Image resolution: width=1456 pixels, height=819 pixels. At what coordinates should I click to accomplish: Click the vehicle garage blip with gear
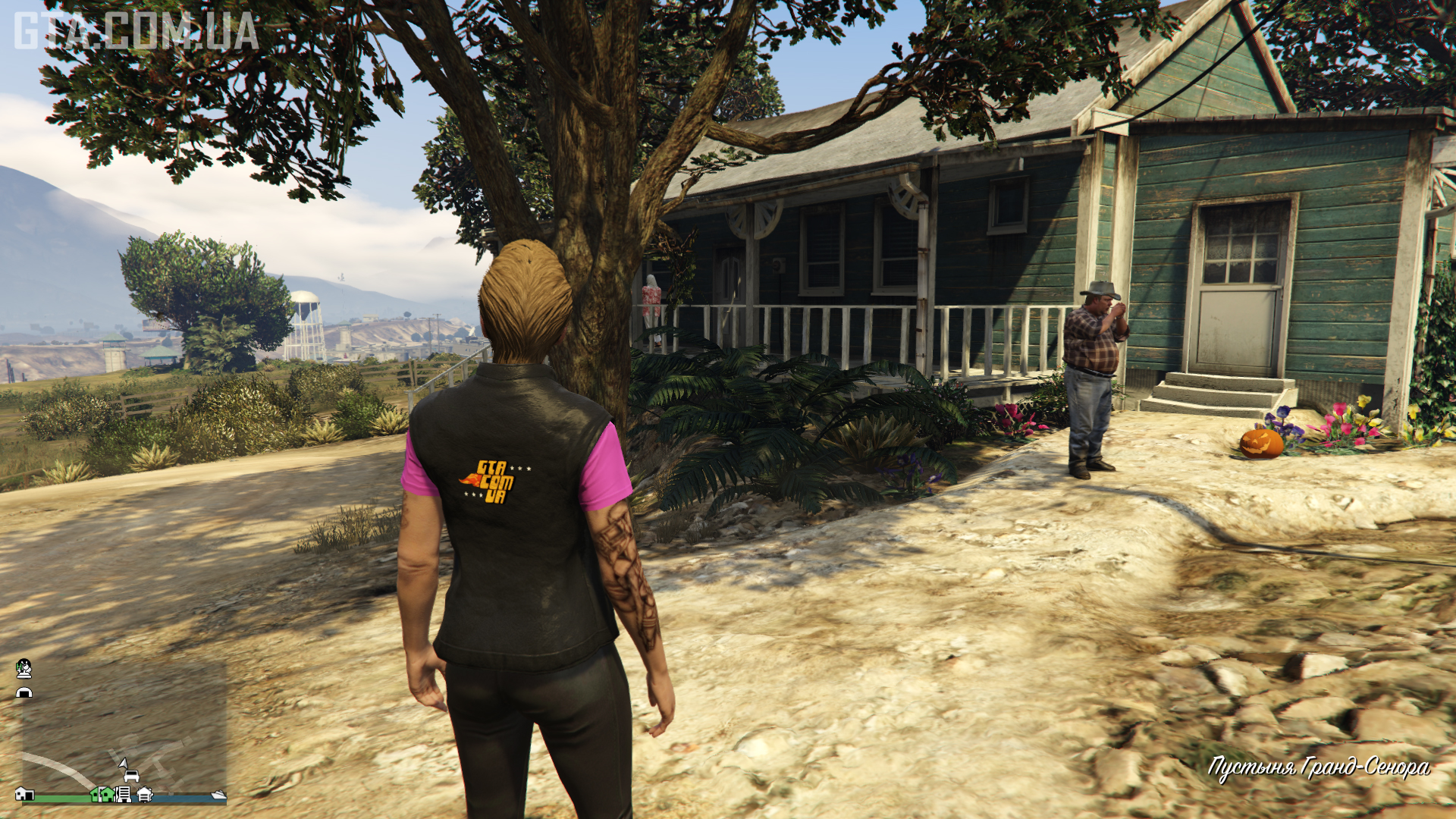(145, 794)
